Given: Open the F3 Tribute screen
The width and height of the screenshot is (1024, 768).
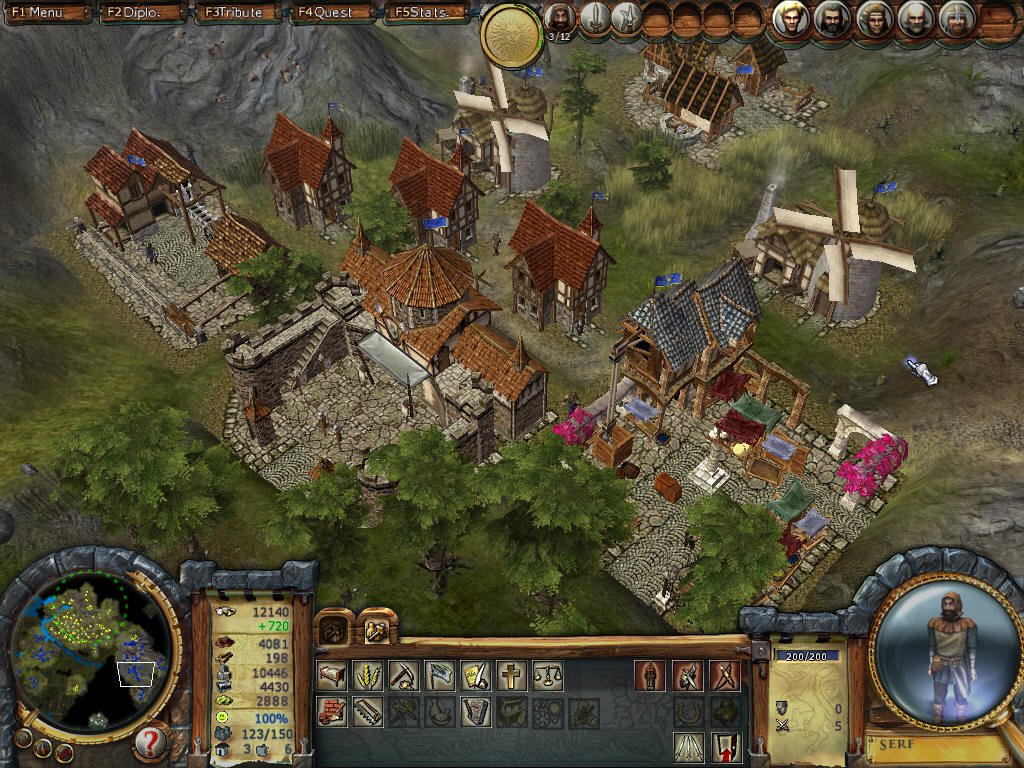Looking at the screenshot, I should pyautogui.click(x=235, y=13).
